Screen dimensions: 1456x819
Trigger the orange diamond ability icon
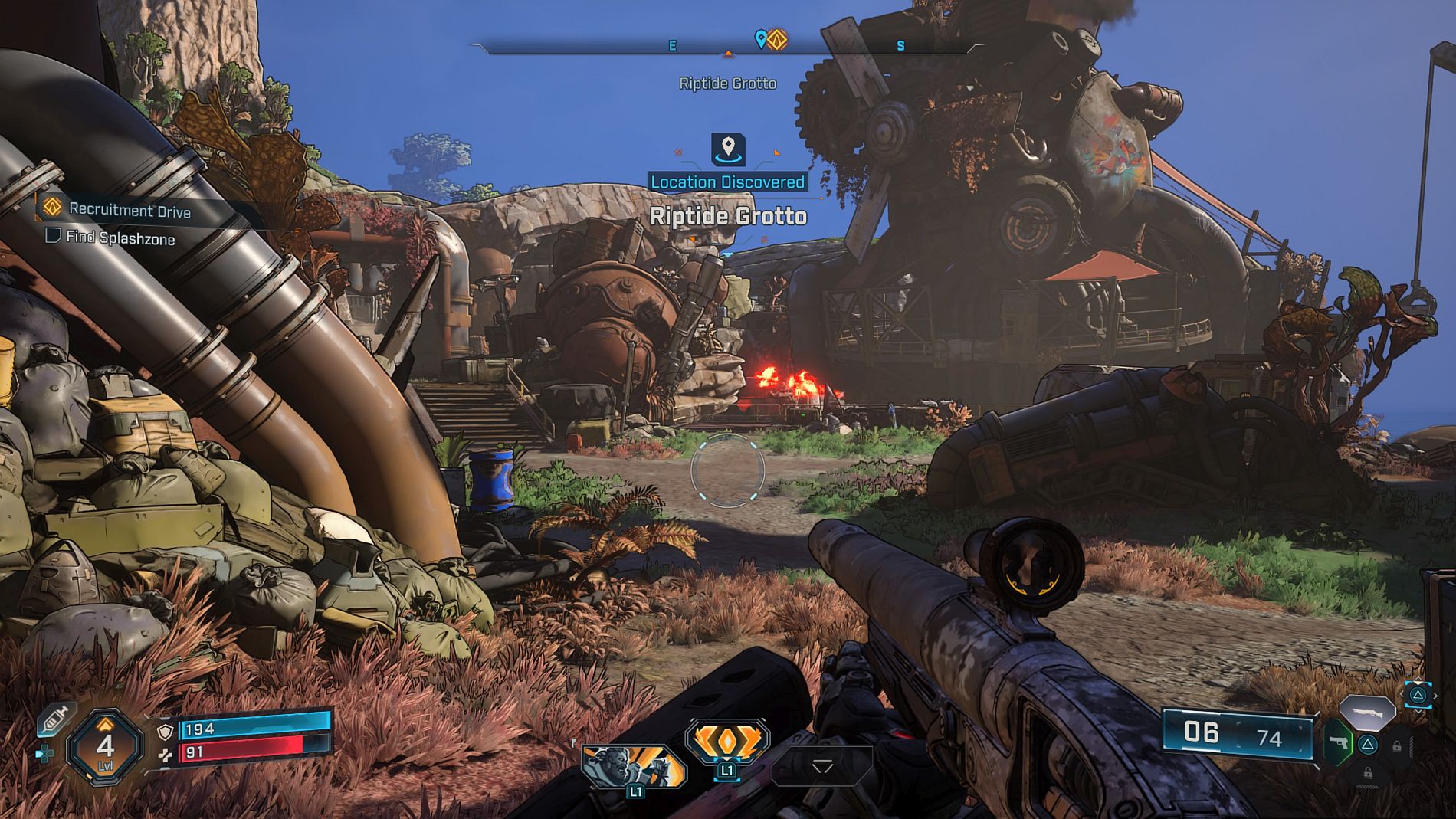click(x=727, y=741)
